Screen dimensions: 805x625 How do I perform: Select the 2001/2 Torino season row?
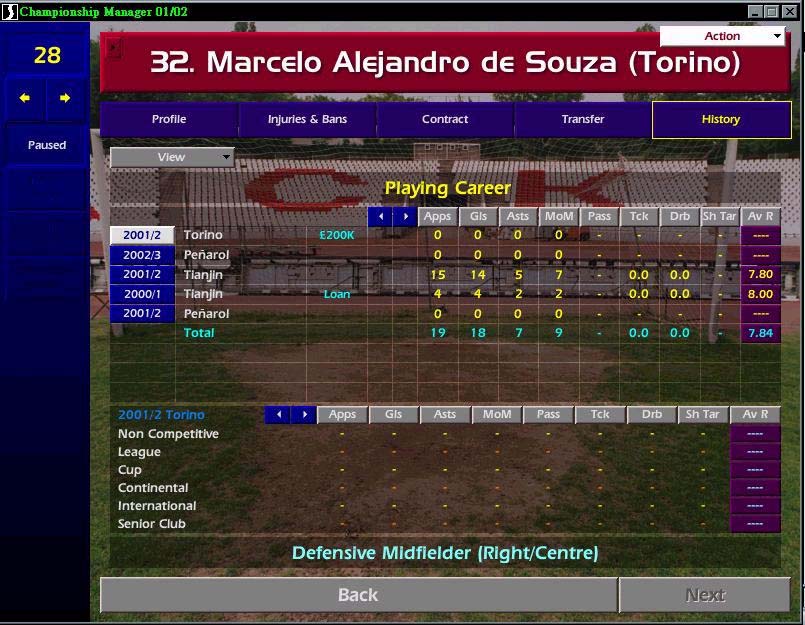[143, 235]
